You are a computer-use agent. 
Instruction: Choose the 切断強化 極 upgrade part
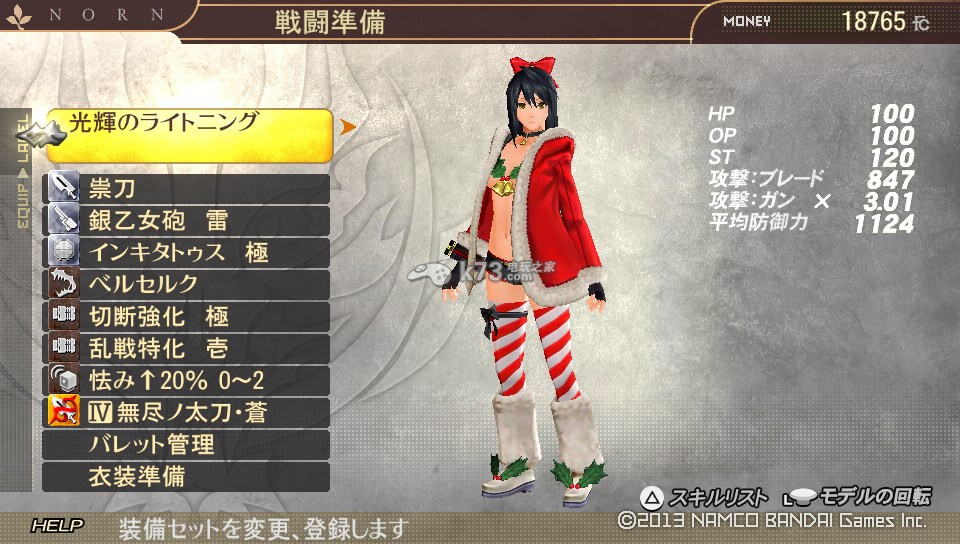click(x=188, y=316)
